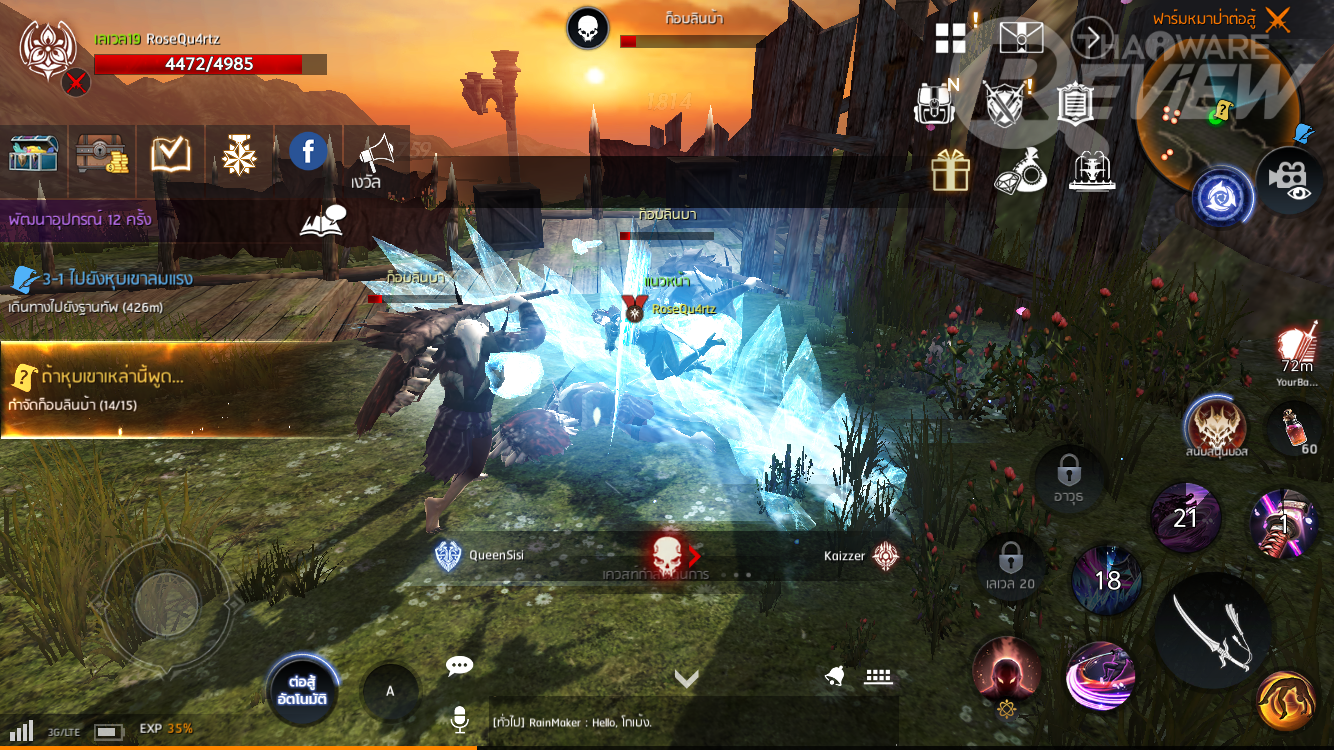Toggle the camera view button

(x=1289, y=179)
